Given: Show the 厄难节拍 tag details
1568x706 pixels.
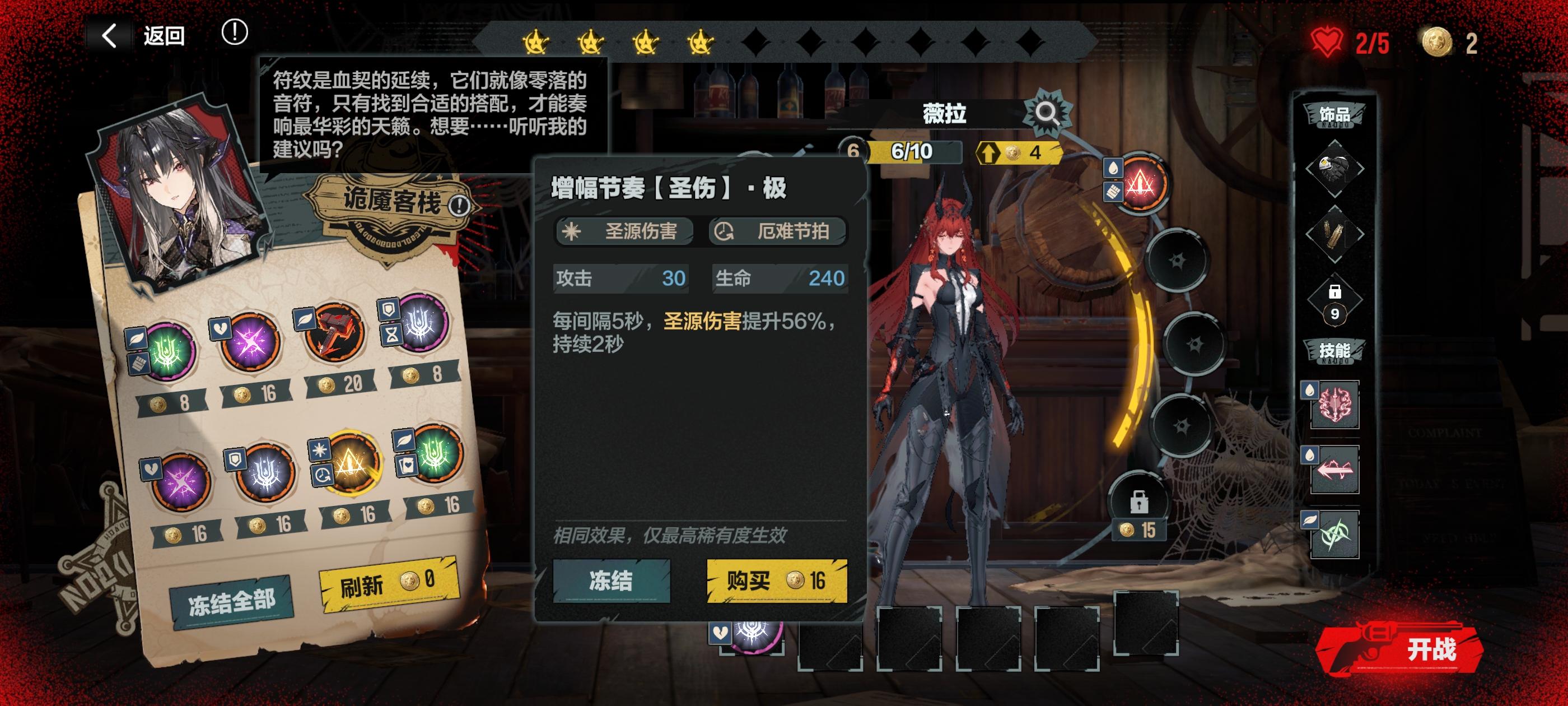Looking at the screenshot, I should point(777,231).
